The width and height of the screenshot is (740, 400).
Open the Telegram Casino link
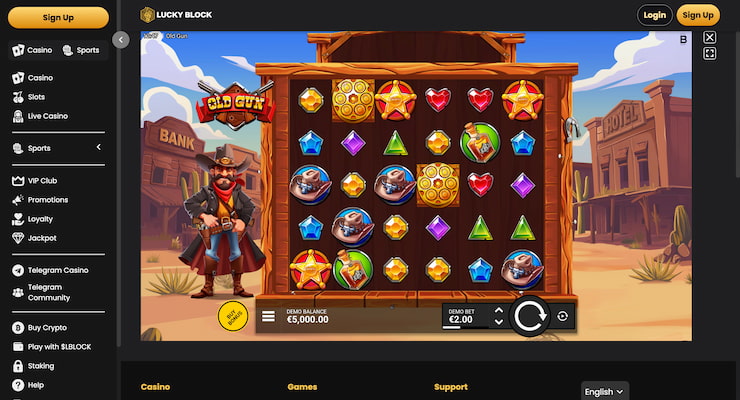point(58,270)
